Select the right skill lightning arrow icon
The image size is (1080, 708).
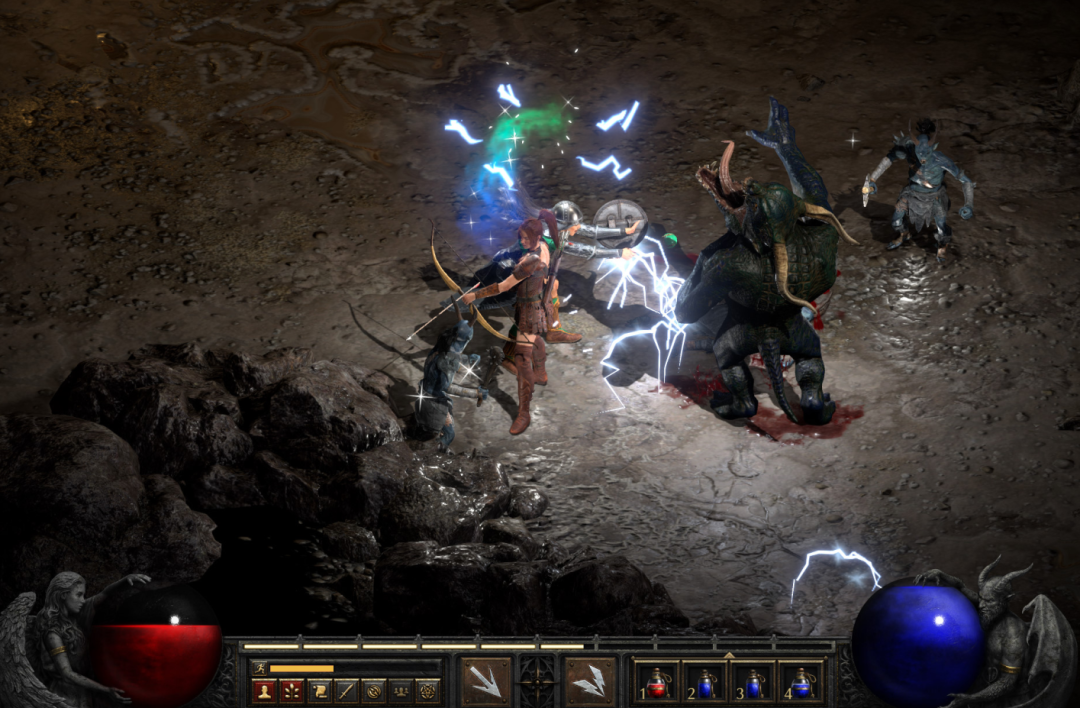point(590,681)
